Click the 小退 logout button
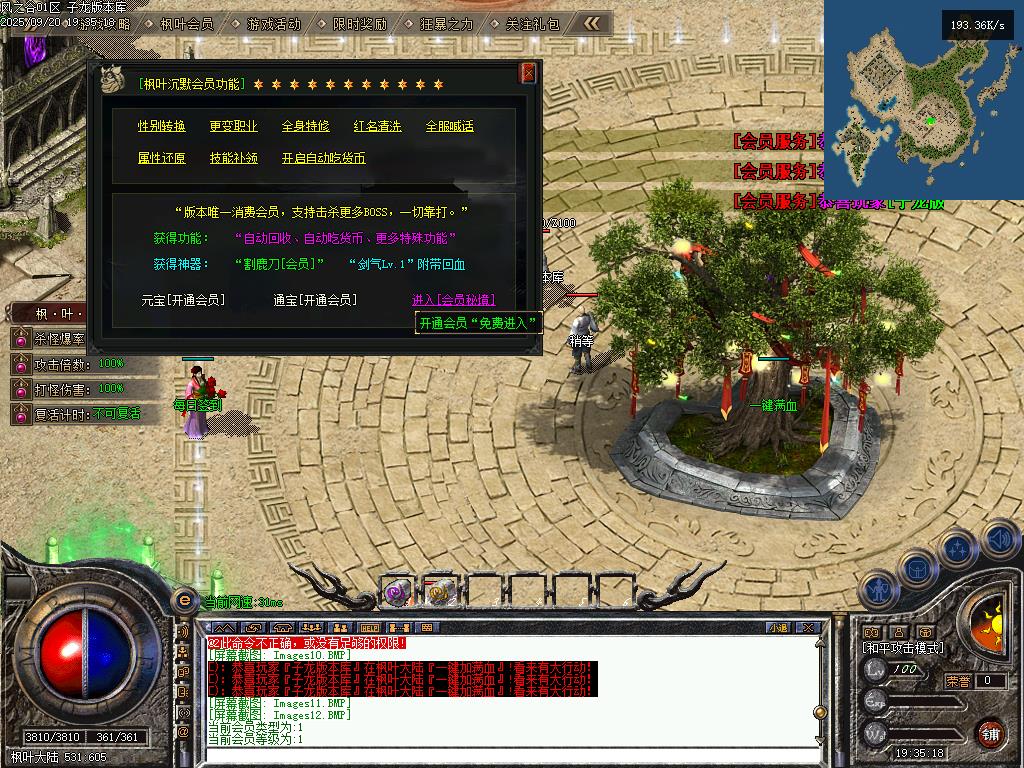1024x768 pixels. pos(778,627)
